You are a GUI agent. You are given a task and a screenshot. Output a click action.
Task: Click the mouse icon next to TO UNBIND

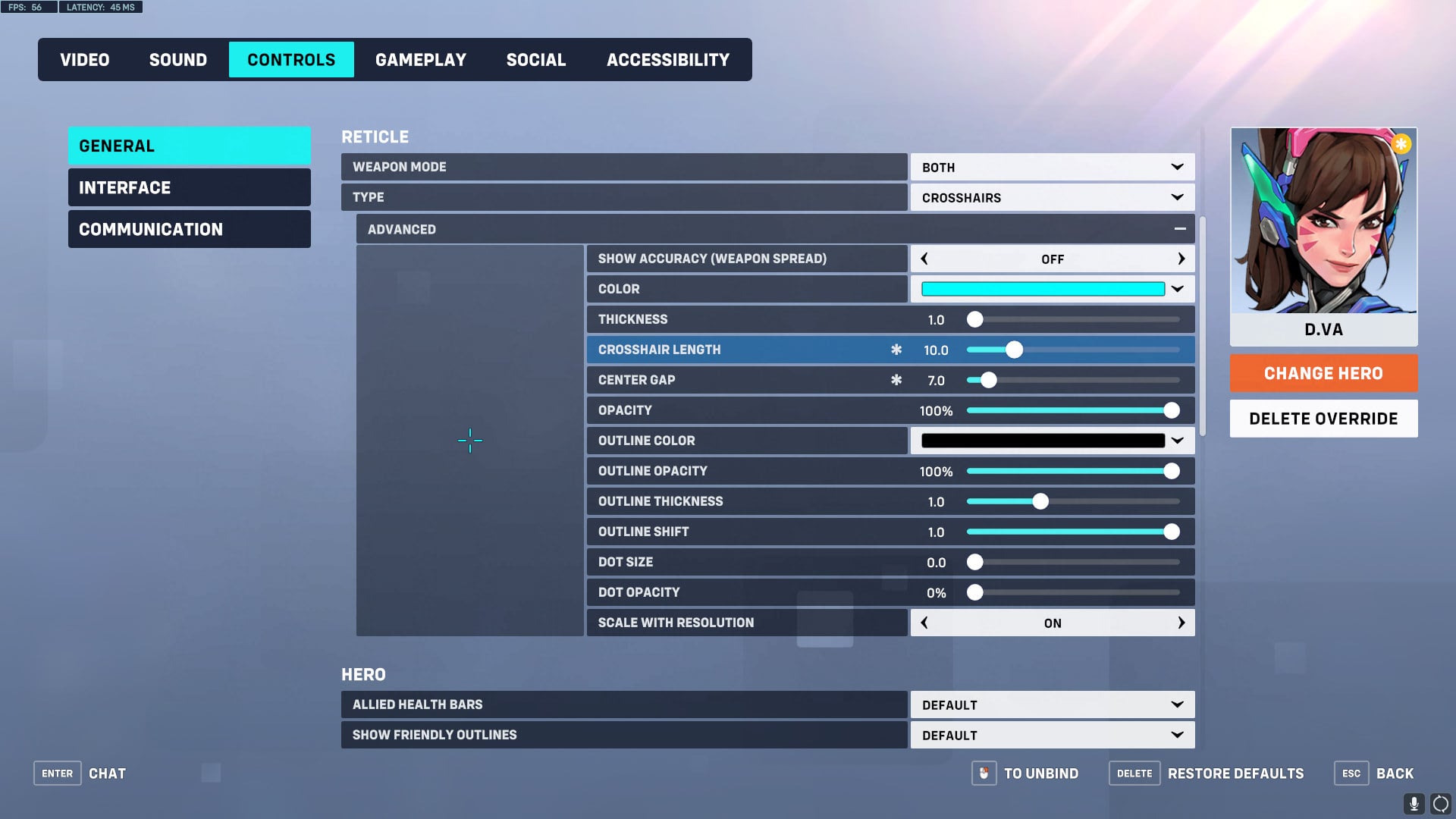click(x=984, y=773)
